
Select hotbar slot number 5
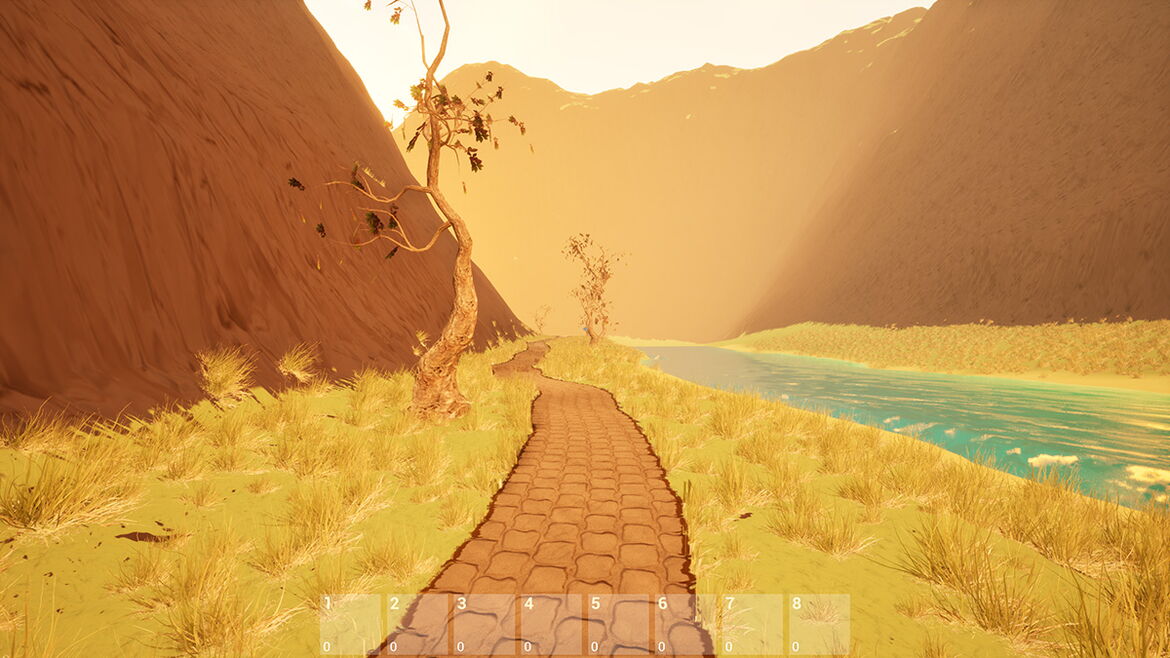coord(618,625)
